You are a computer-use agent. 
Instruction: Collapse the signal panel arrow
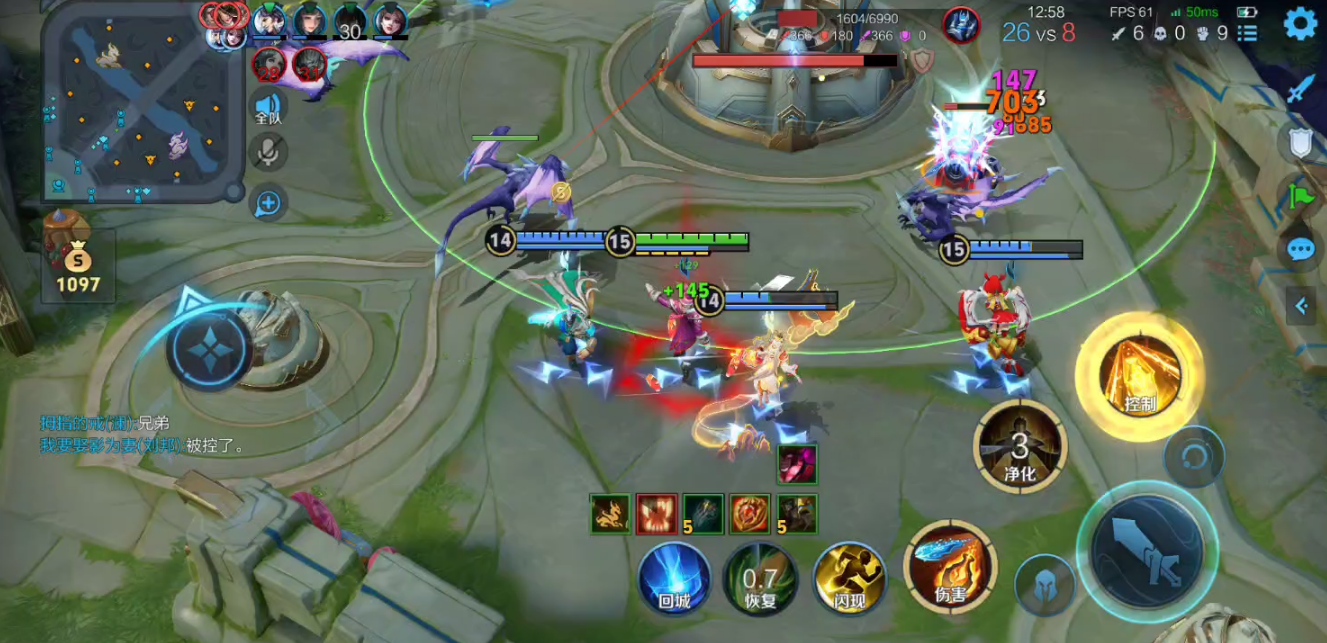(x=1301, y=306)
